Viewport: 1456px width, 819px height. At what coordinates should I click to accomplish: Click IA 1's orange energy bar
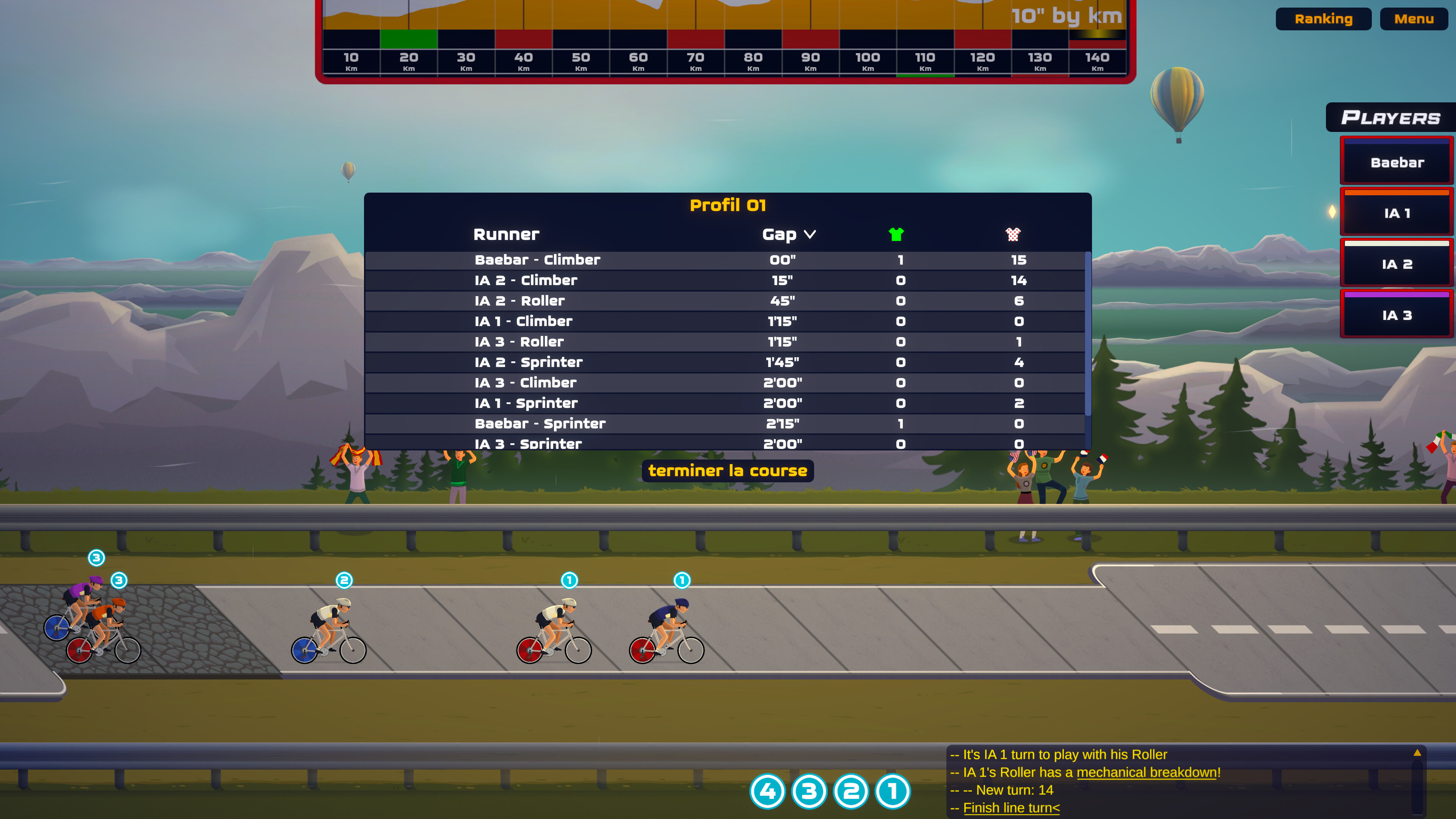(x=1396, y=192)
